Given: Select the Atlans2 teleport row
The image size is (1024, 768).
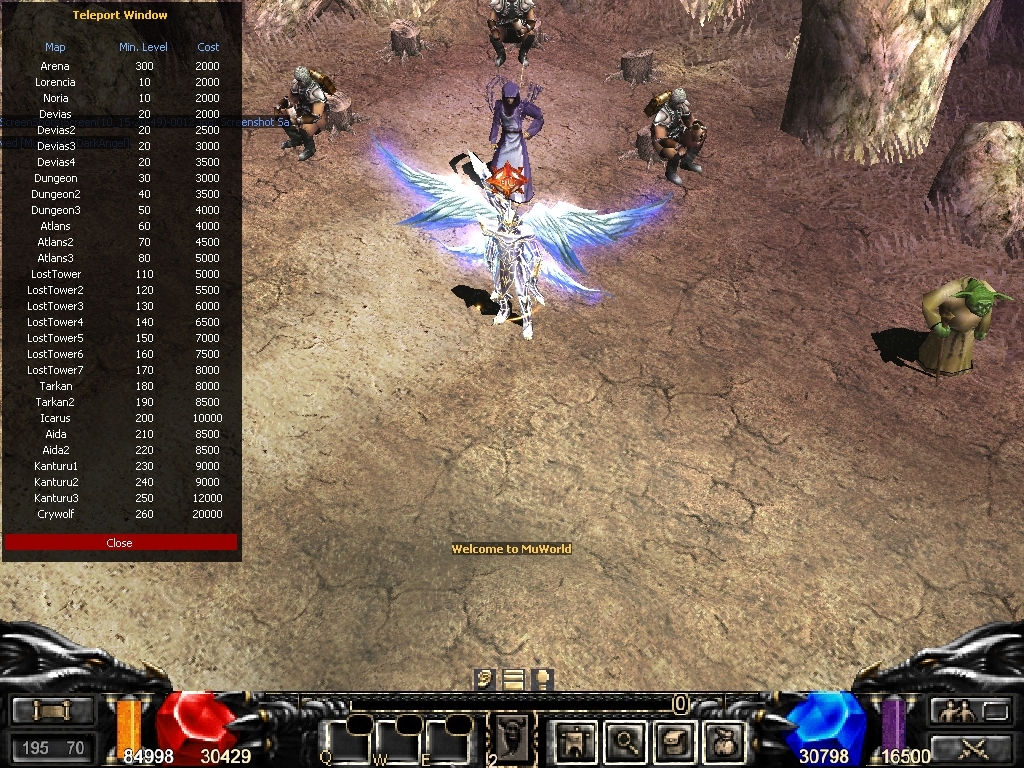Looking at the screenshot, I should 56,242.
